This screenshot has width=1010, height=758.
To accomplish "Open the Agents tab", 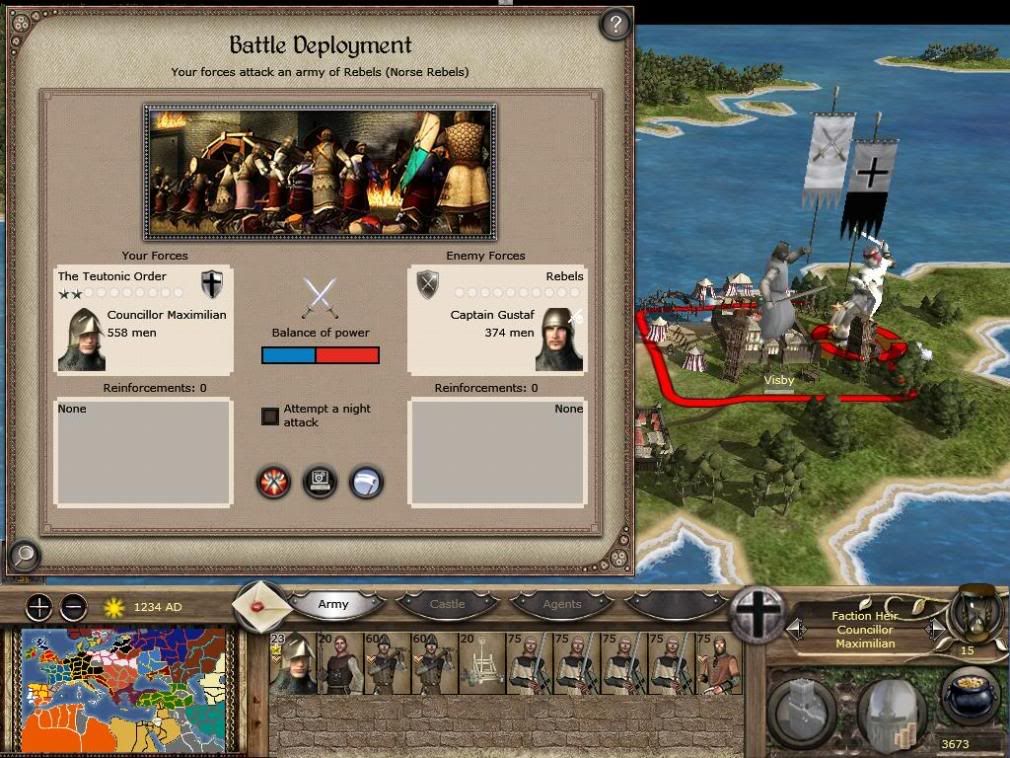I will pyautogui.click(x=561, y=604).
